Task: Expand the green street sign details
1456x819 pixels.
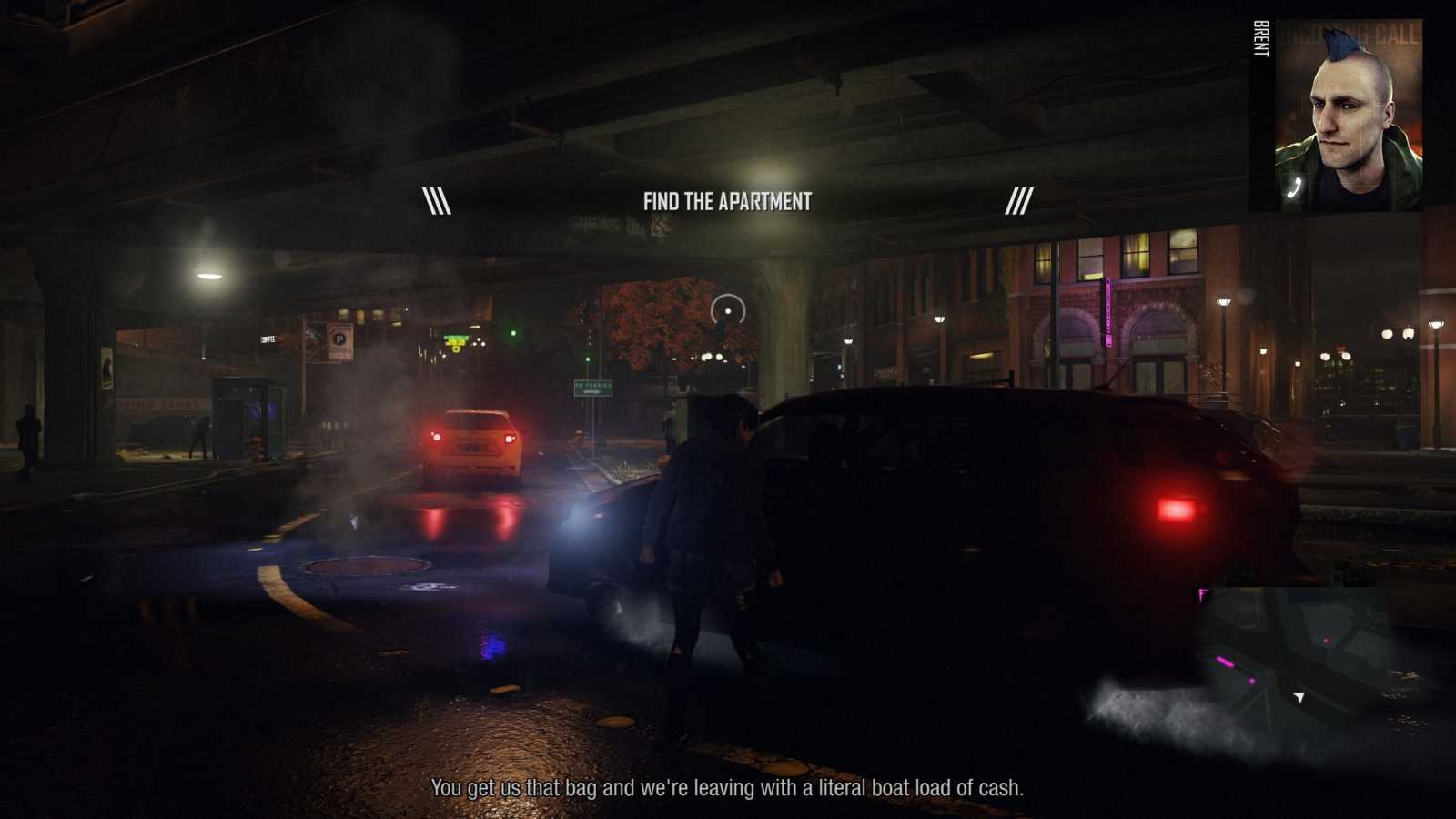Action: [x=591, y=387]
